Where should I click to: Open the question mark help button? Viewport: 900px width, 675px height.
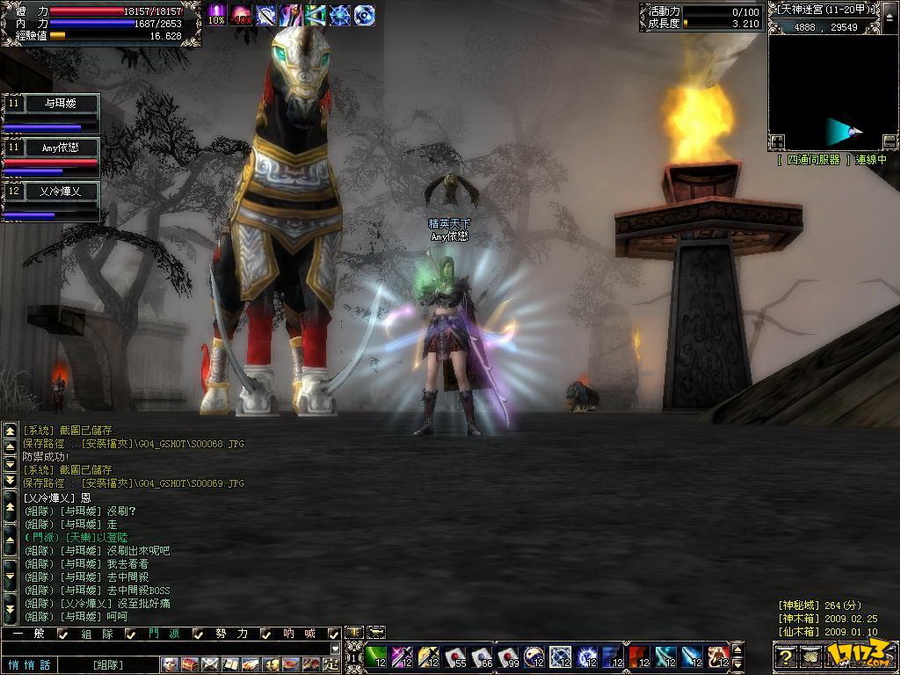click(x=787, y=656)
